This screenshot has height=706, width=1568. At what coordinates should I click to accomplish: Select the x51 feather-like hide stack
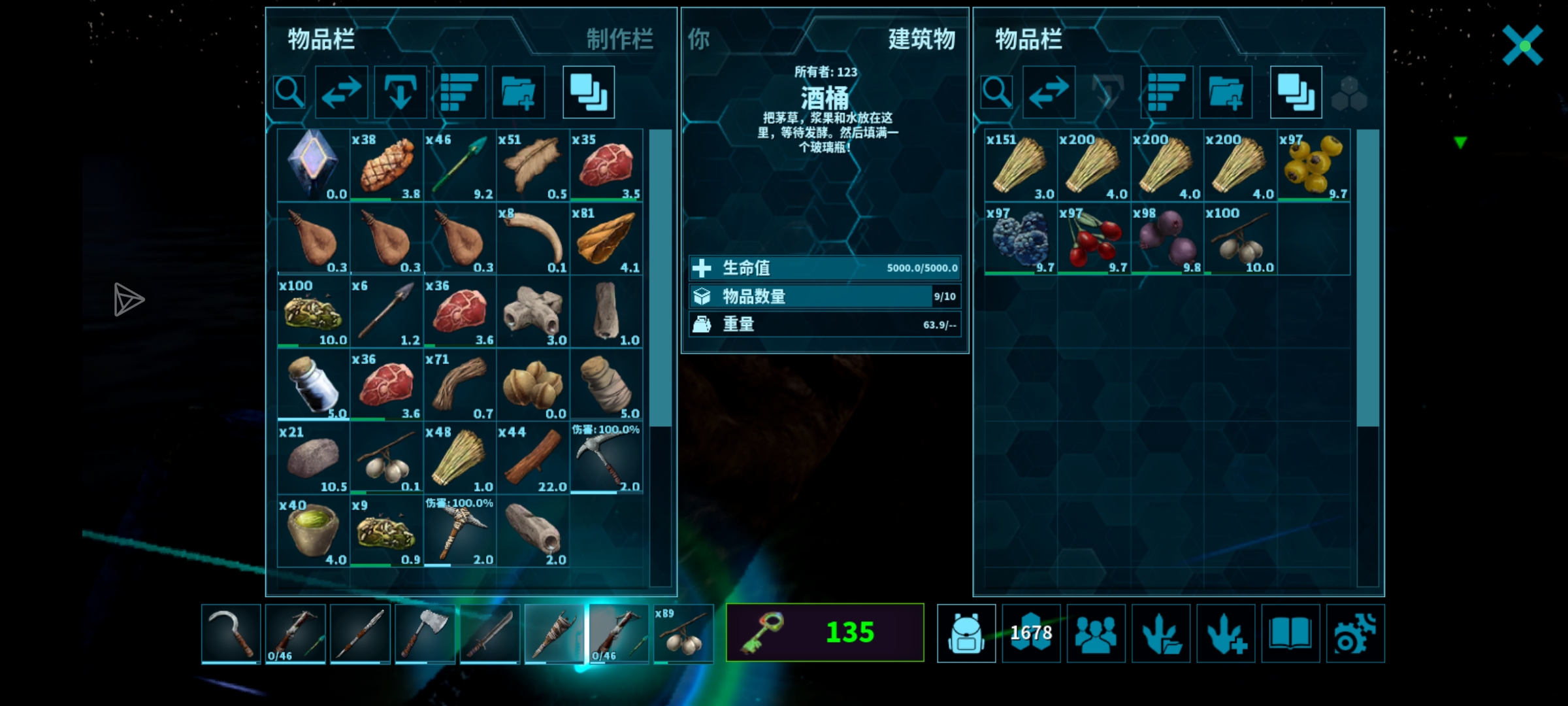[532, 165]
